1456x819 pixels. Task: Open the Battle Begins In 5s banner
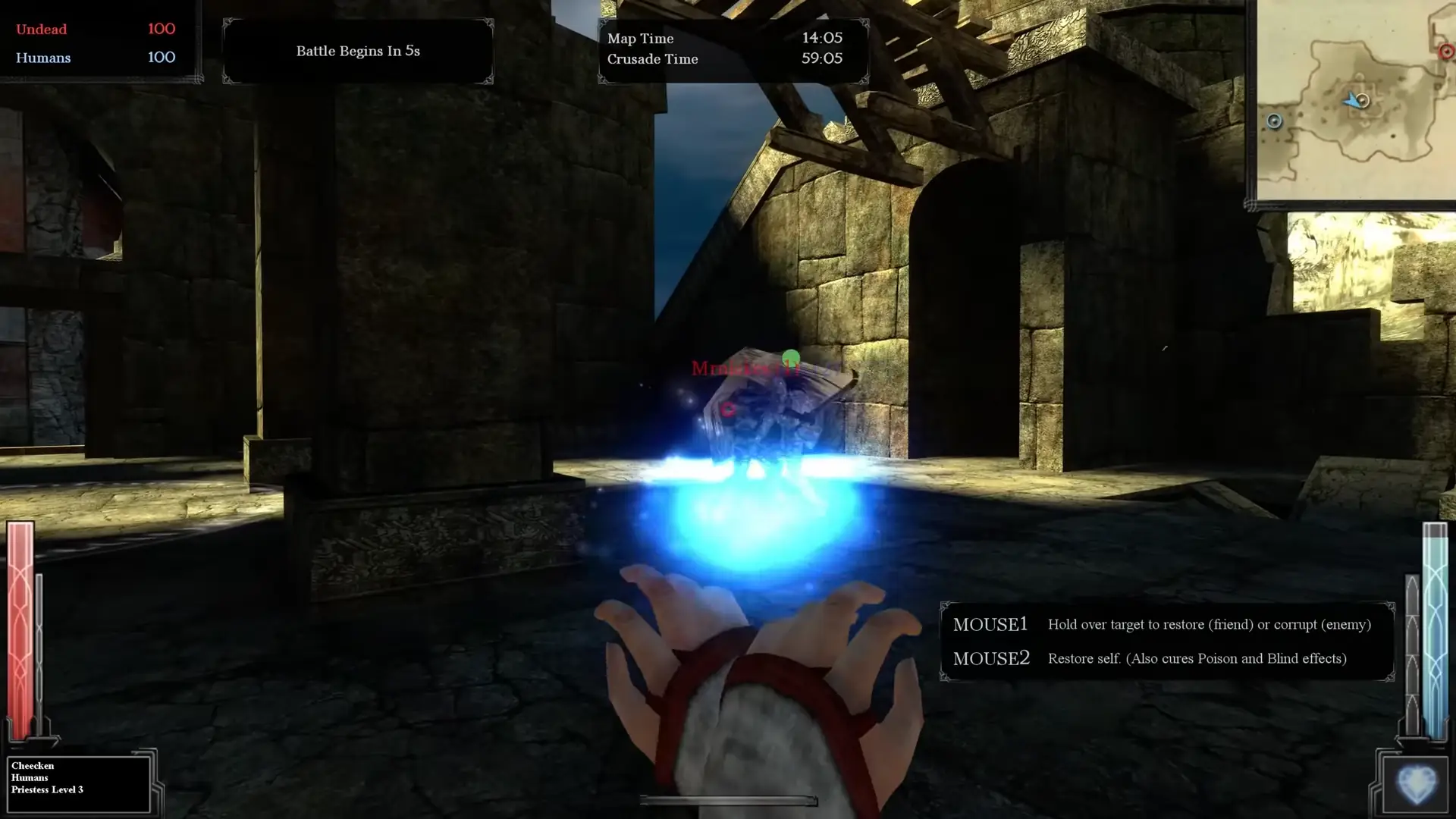coord(358,51)
